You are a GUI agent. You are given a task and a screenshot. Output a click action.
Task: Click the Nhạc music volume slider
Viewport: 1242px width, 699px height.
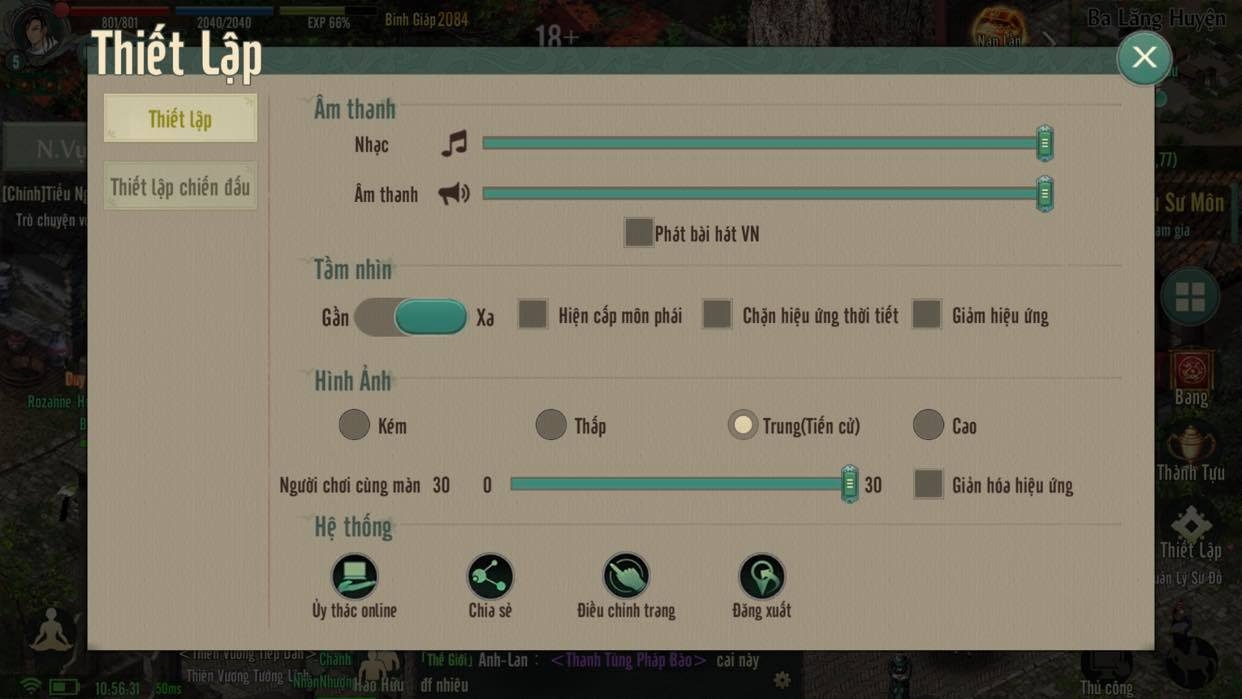click(762, 144)
